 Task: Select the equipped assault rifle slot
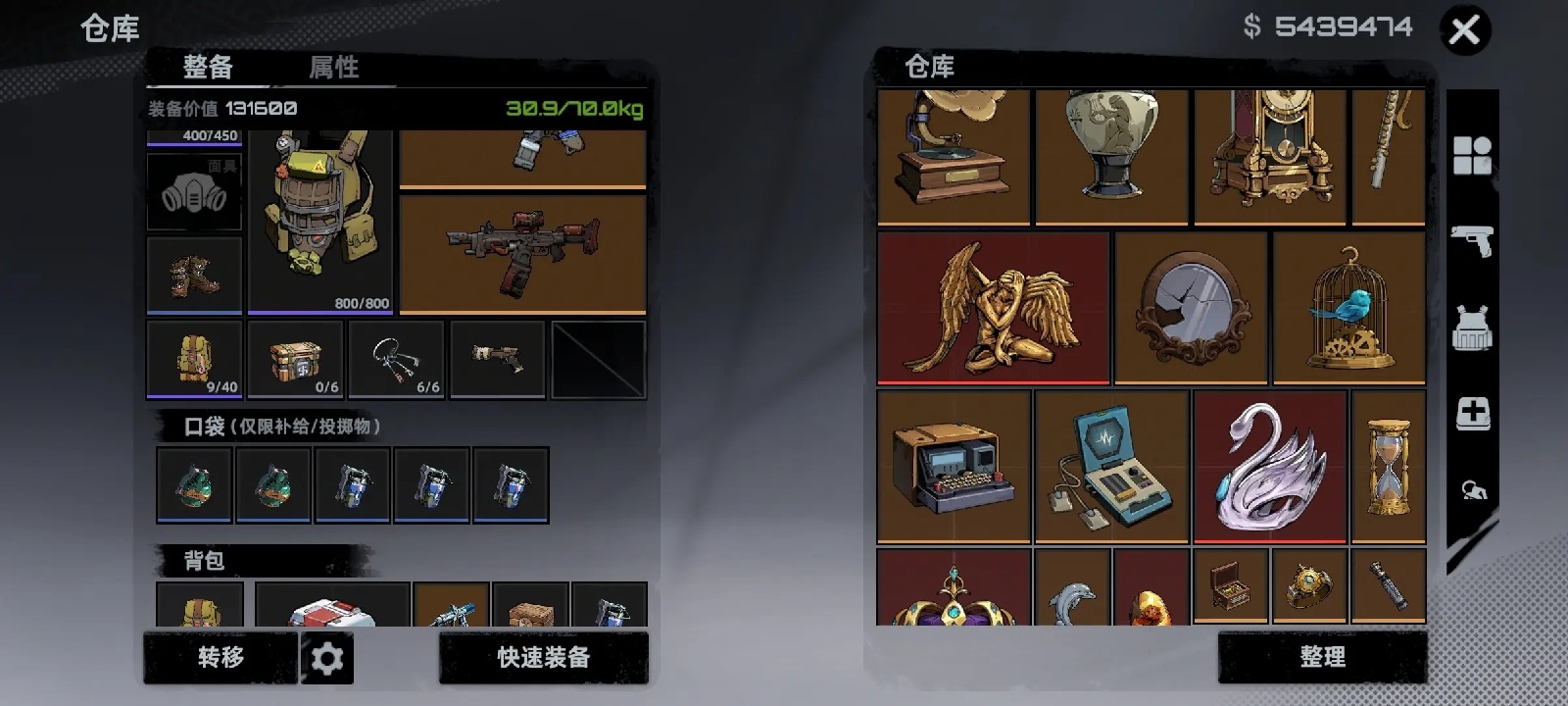tap(522, 254)
